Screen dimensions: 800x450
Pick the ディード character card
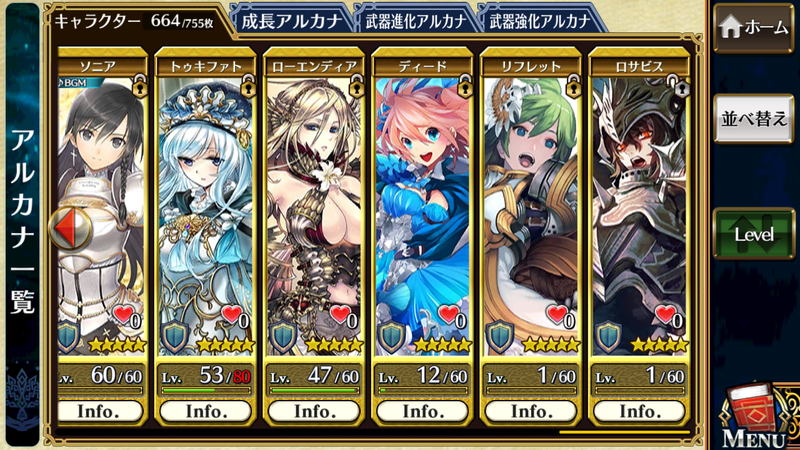[421, 200]
